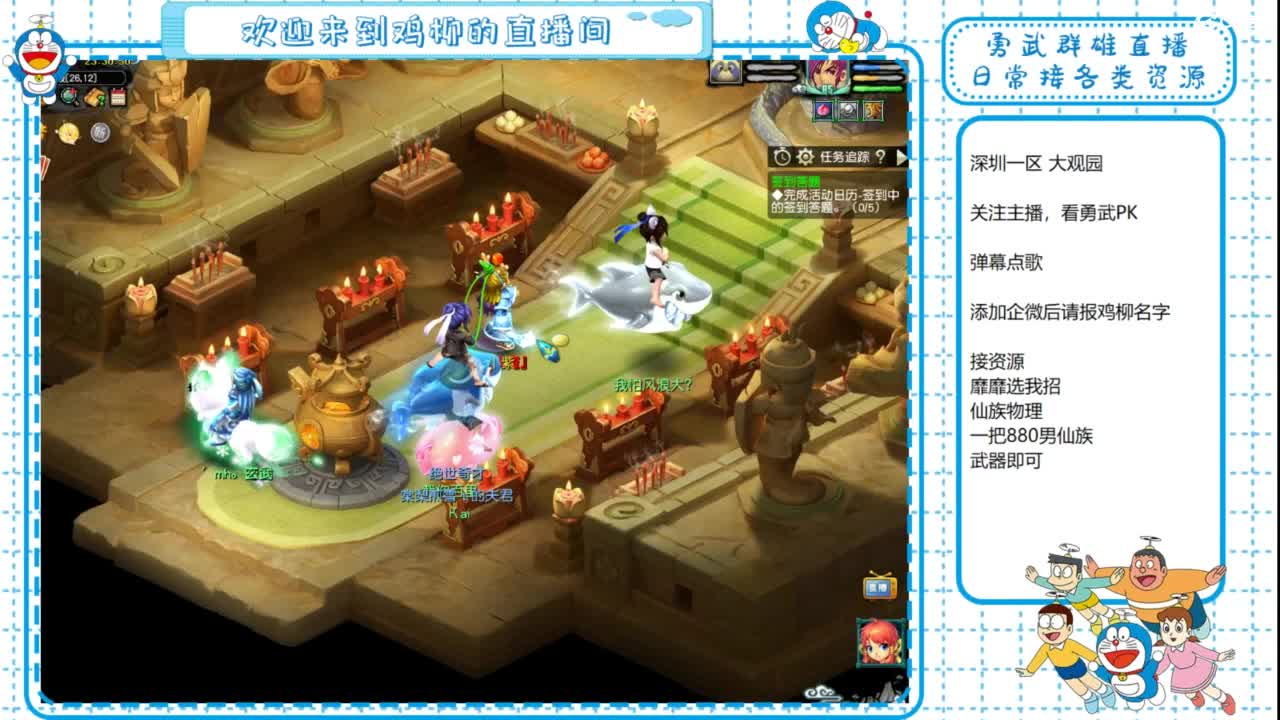Click the 任务追踪 header label
The image size is (1280, 720).
[844, 156]
